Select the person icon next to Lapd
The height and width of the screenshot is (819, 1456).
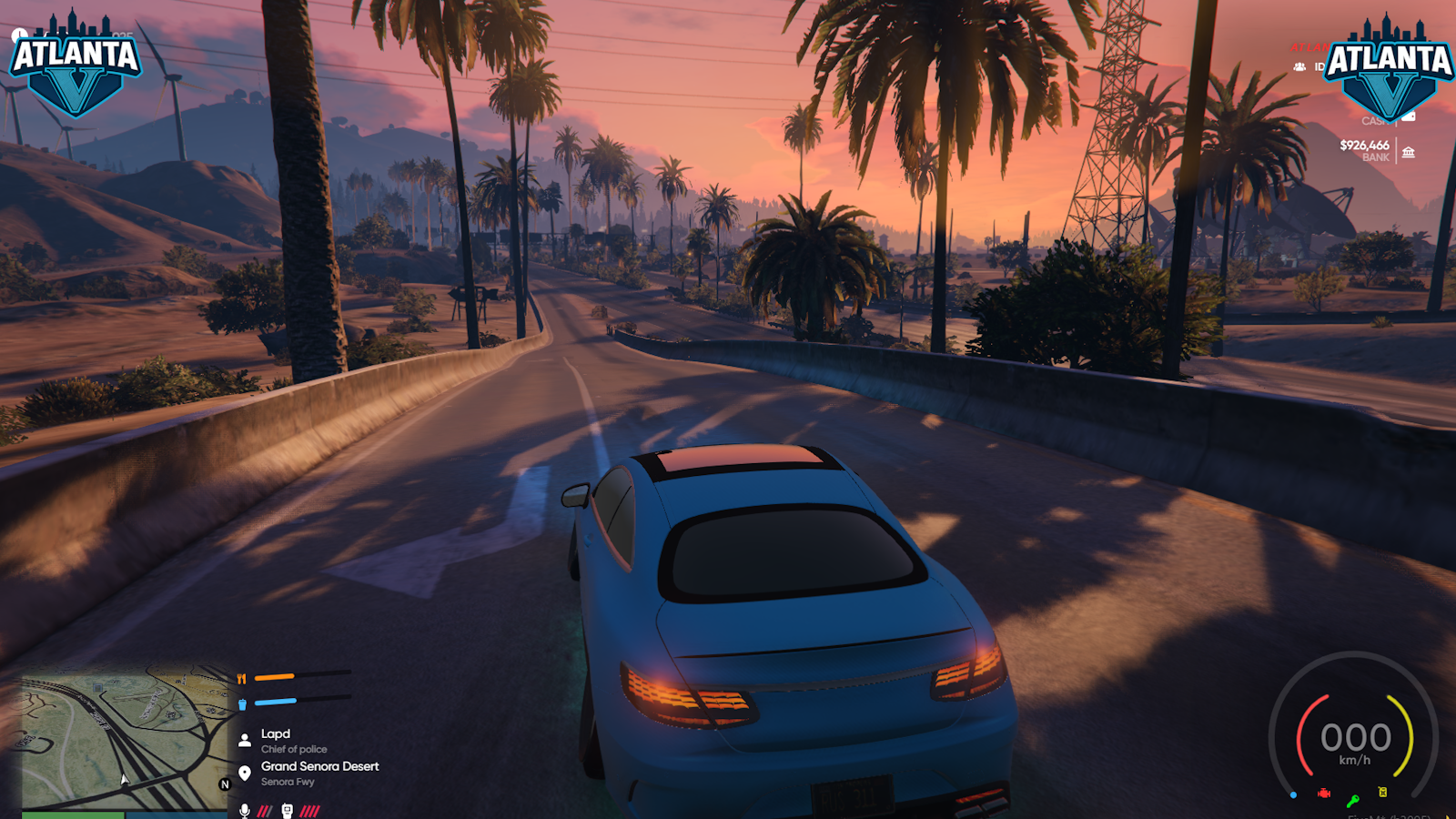coord(244,741)
